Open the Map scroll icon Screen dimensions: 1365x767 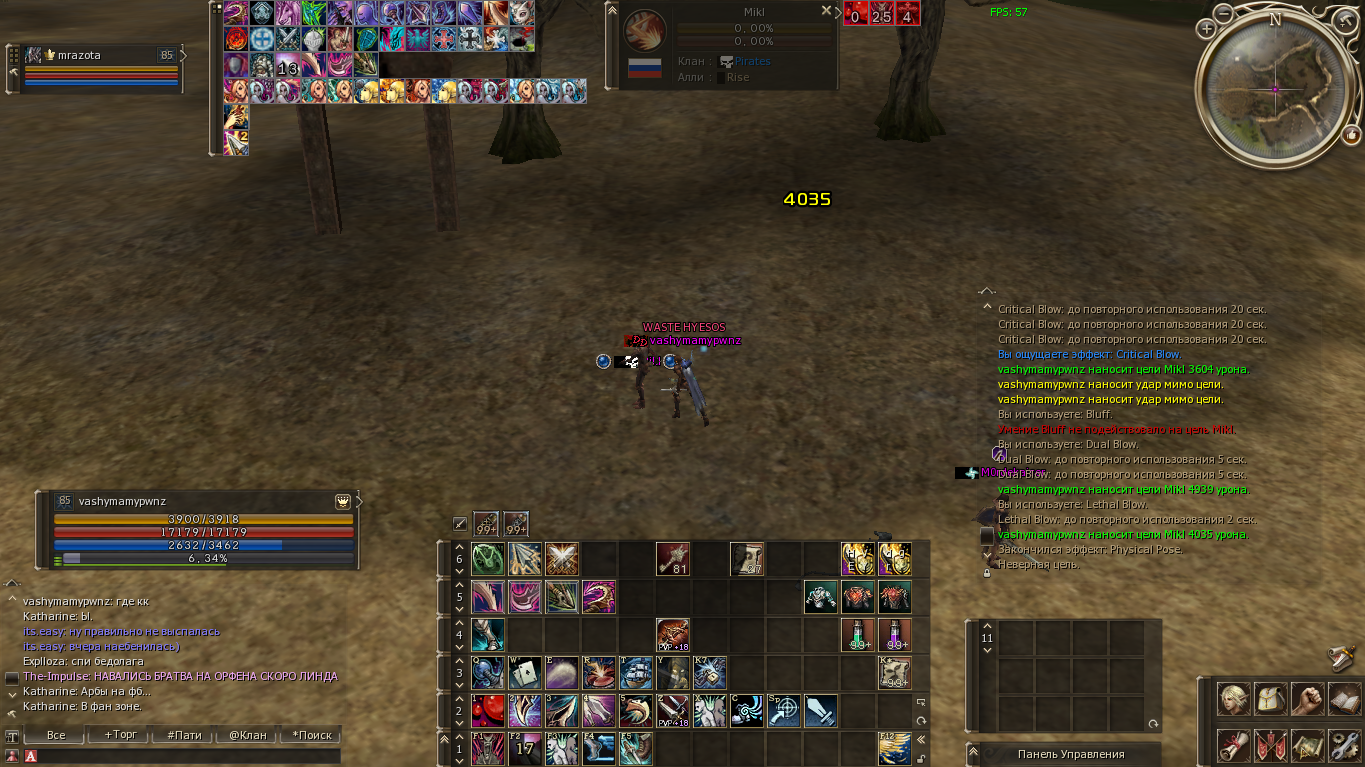[1309, 746]
